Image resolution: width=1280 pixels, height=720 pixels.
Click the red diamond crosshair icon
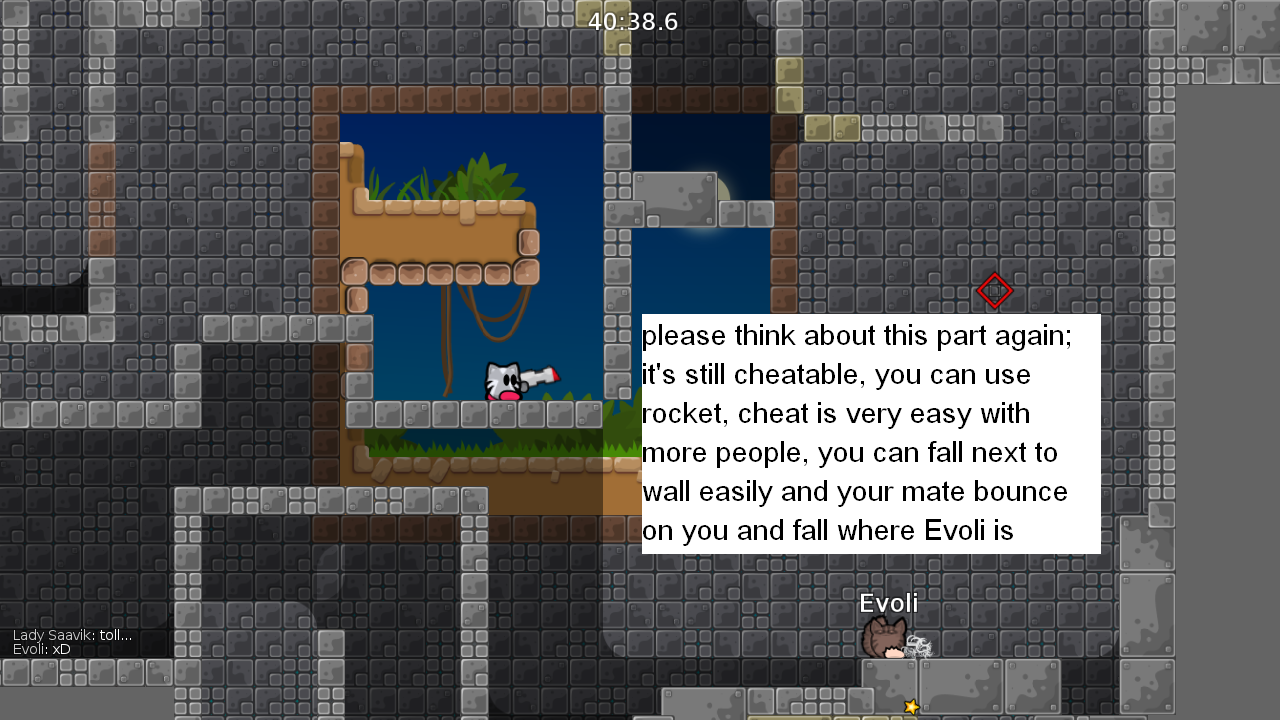click(x=995, y=291)
